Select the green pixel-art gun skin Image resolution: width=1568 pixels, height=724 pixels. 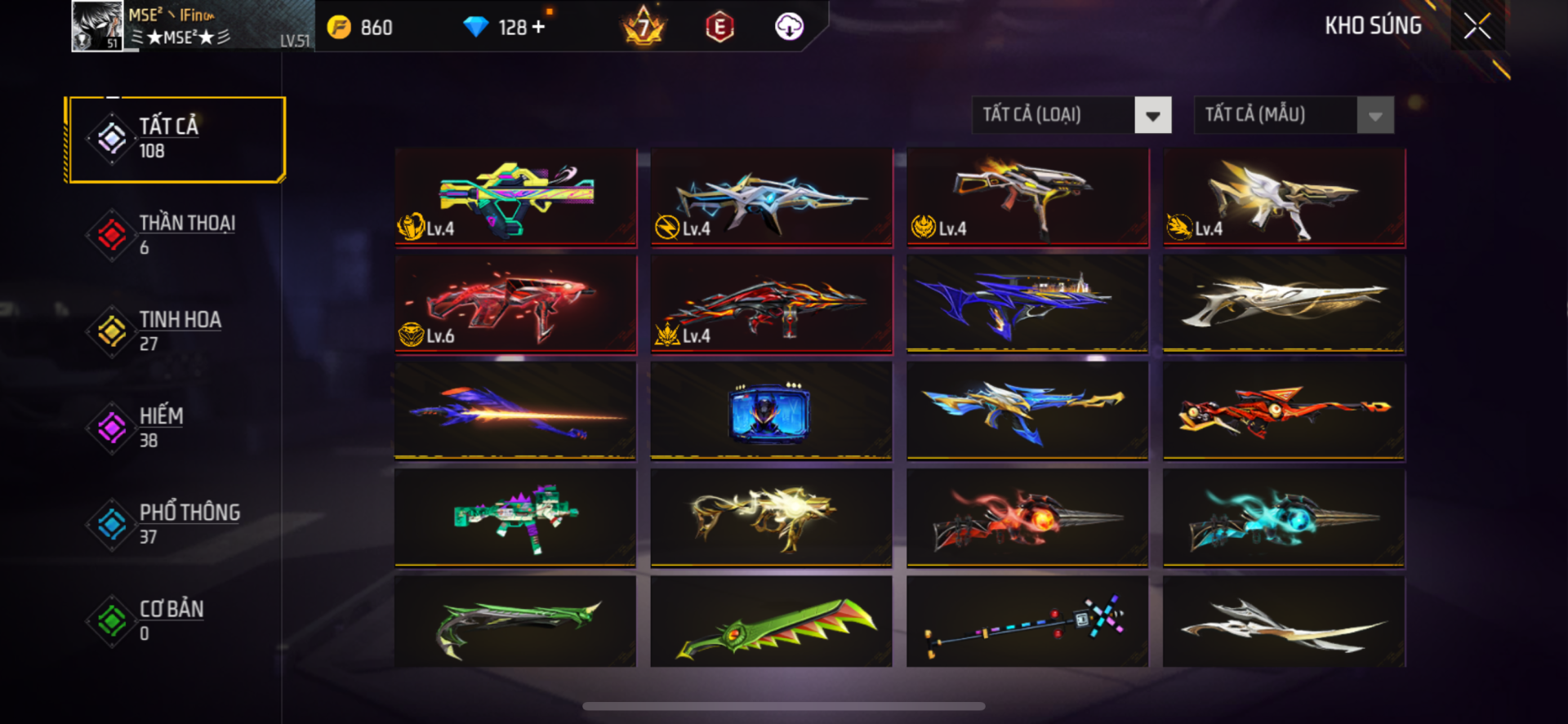click(515, 517)
